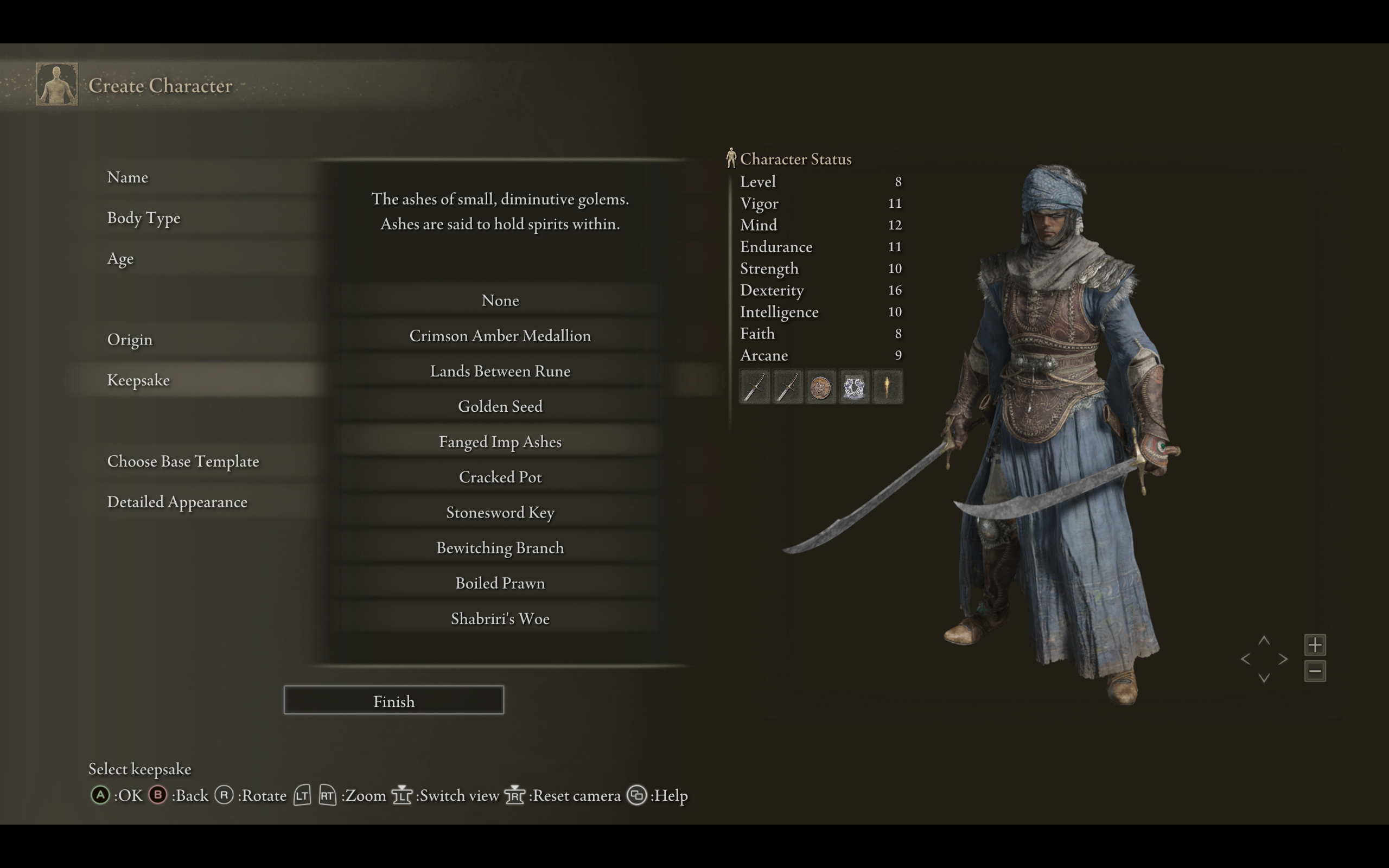Click the Finish button
Image resolution: width=1389 pixels, height=868 pixels.
pyautogui.click(x=394, y=701)
